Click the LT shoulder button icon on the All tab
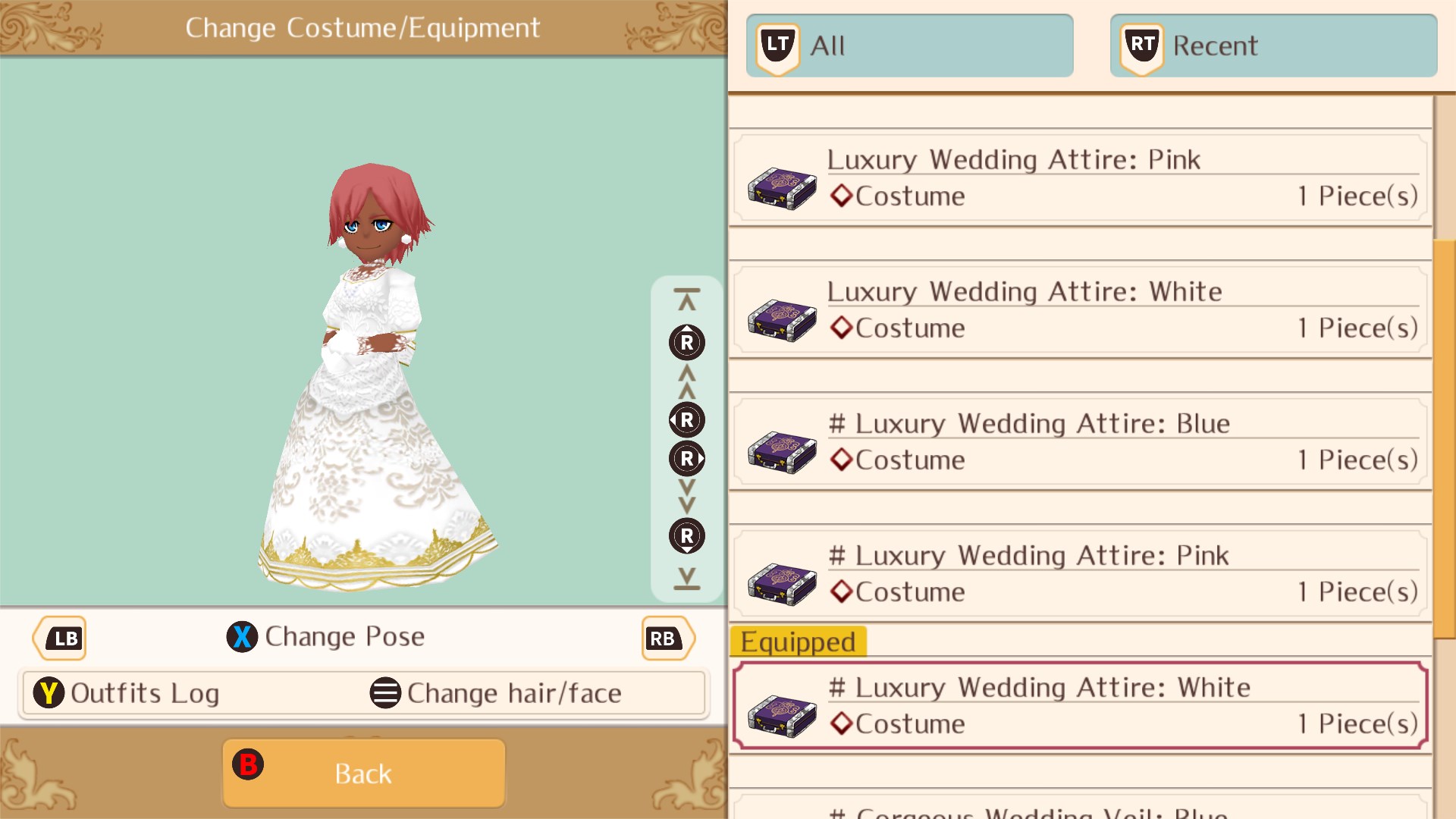Viewport: 1456px width, 819px height. pos(777,44)
